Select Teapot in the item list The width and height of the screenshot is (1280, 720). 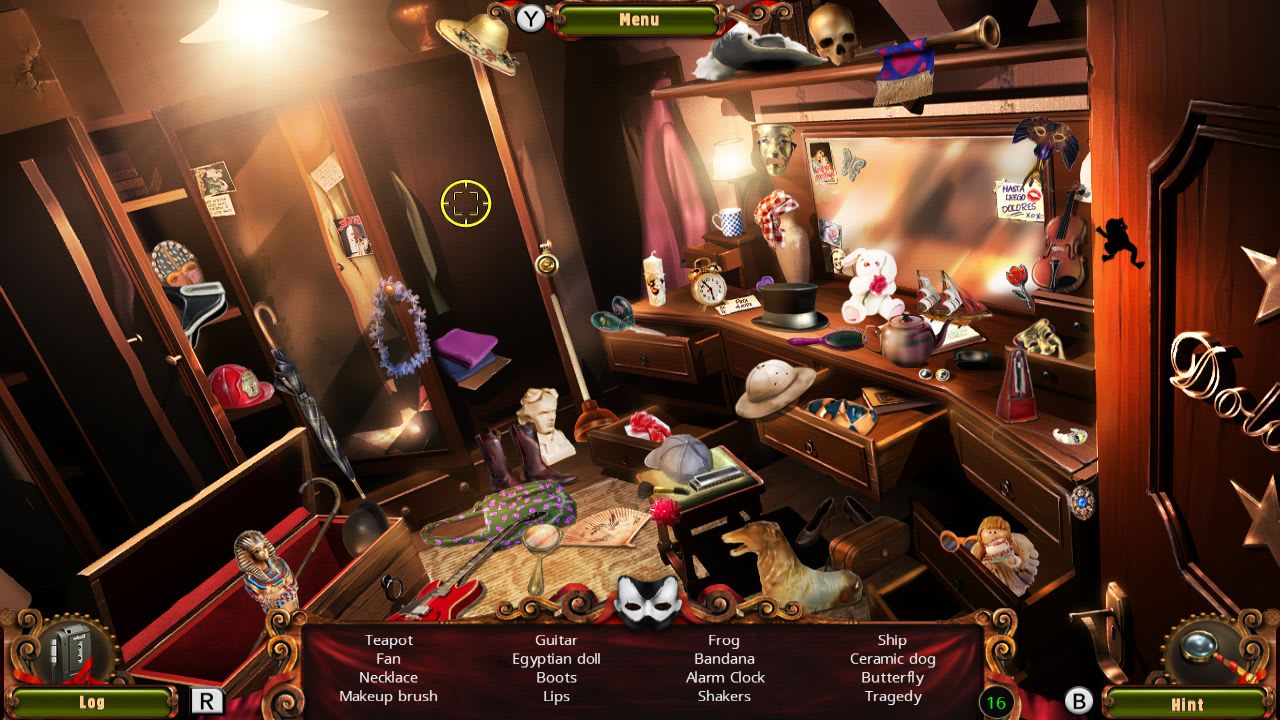(x=389, y=640)
